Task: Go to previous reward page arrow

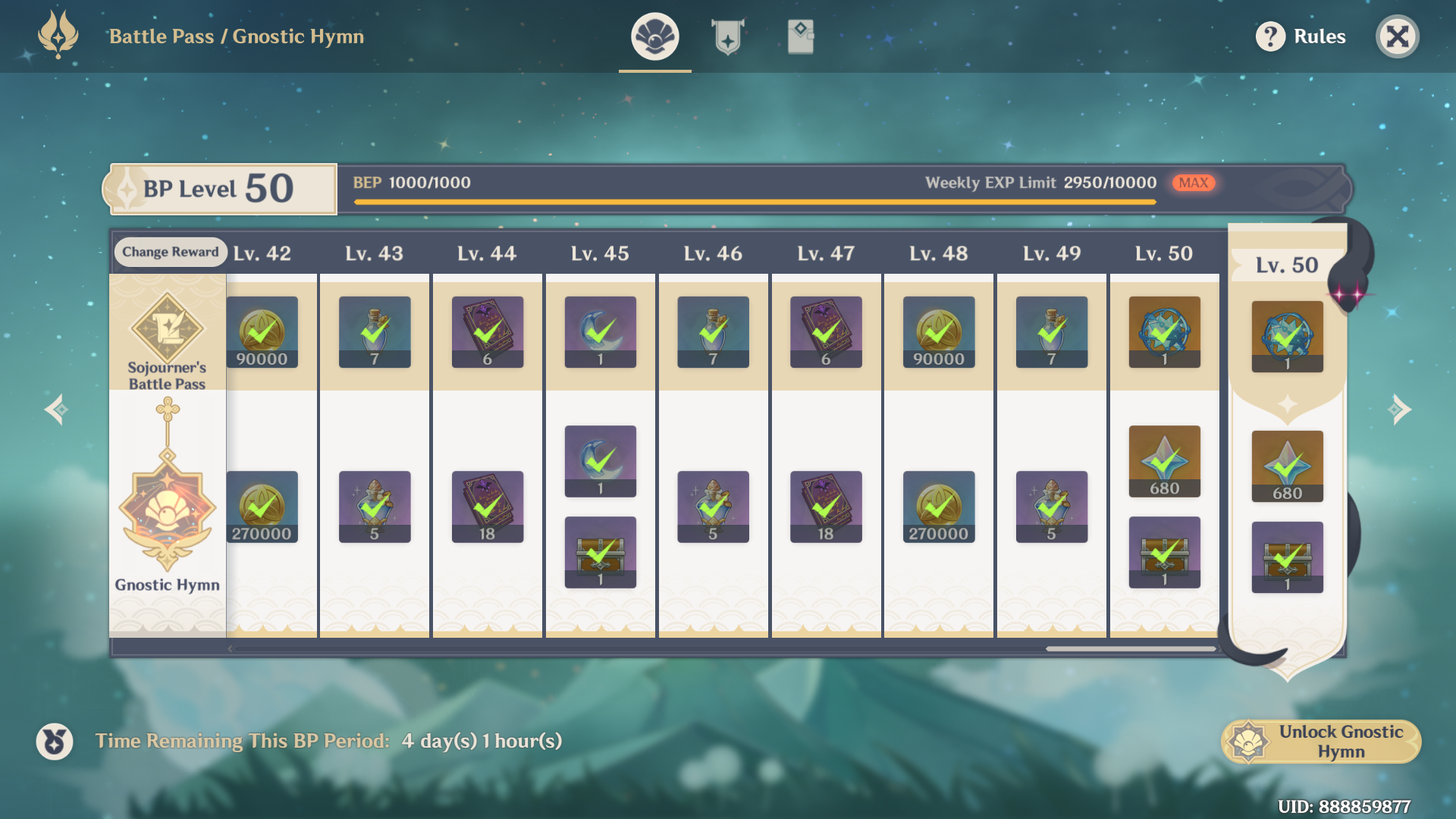Action: click(57, 409)
